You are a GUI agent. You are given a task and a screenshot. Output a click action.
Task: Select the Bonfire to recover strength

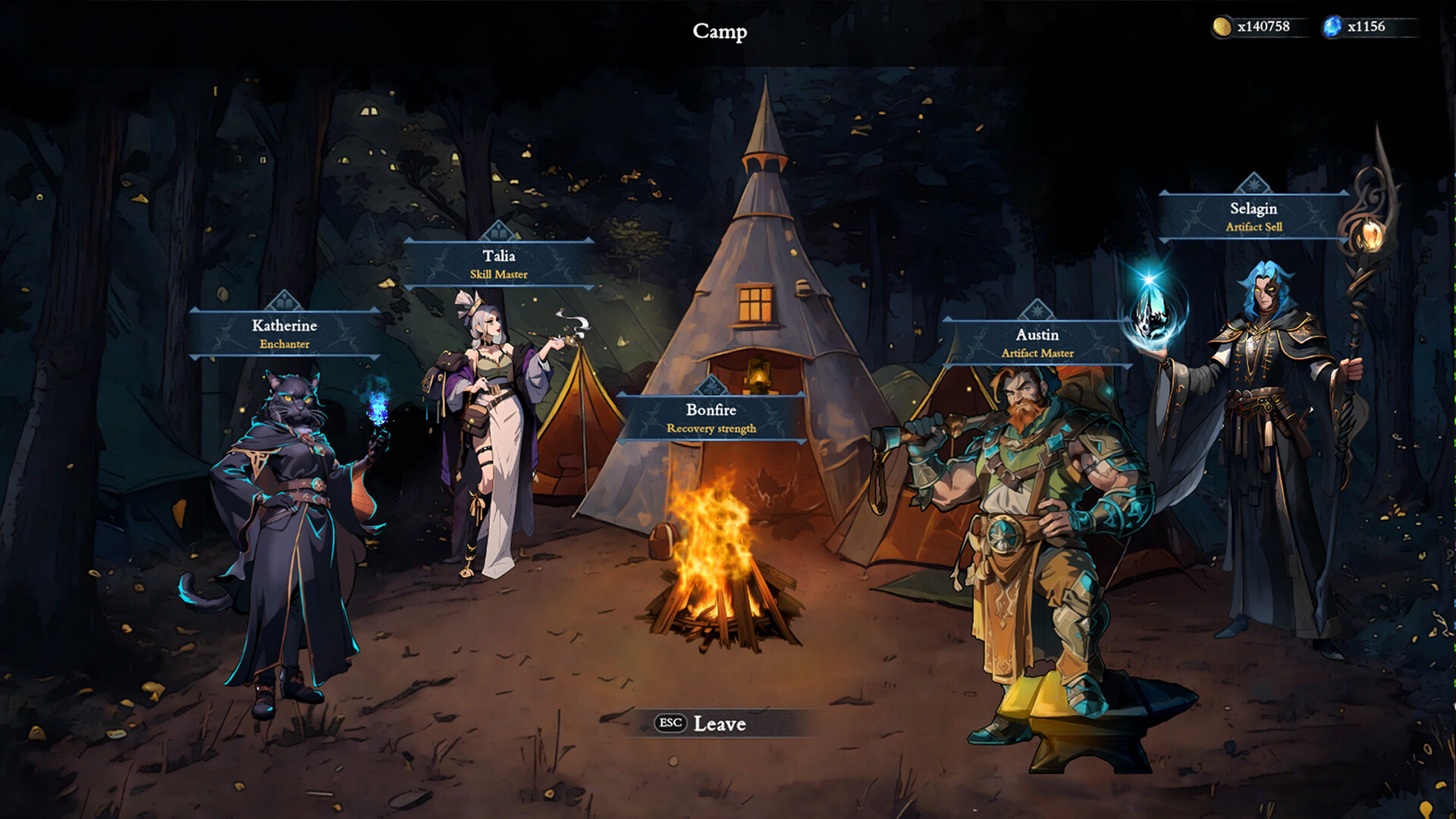(x=711, y=418)
